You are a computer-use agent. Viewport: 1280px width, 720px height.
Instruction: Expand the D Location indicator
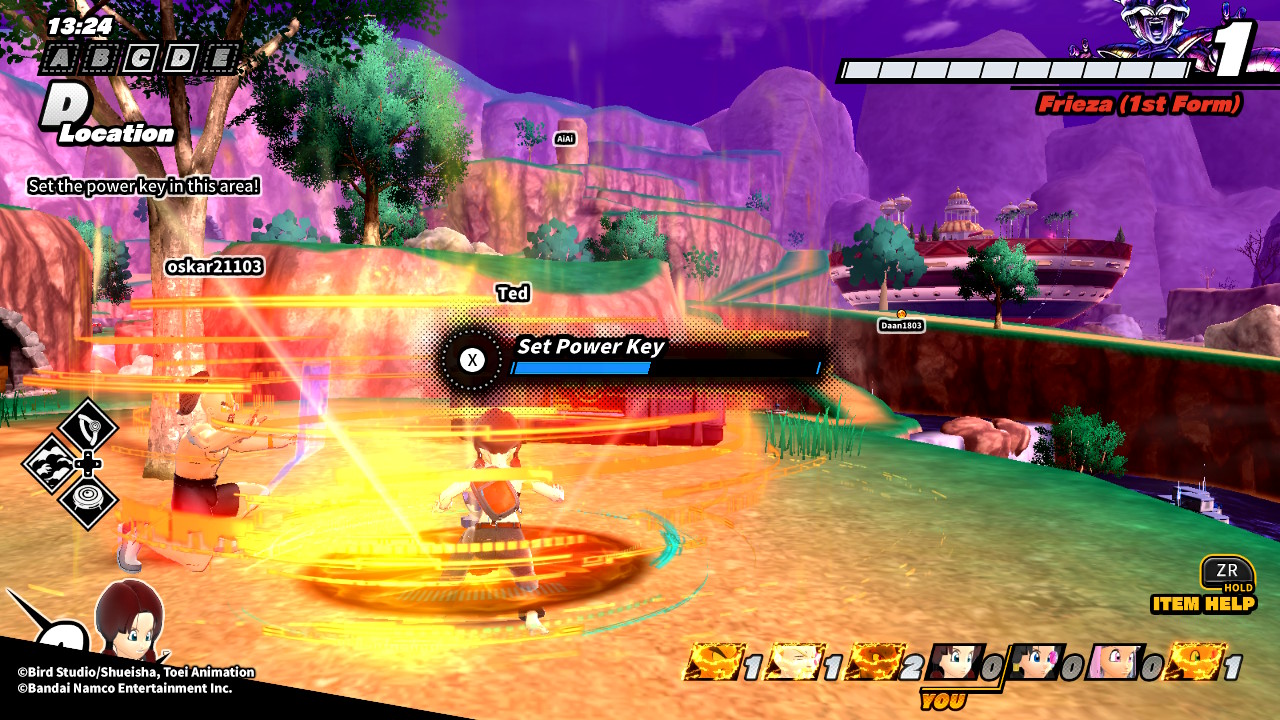click(95, 120)
